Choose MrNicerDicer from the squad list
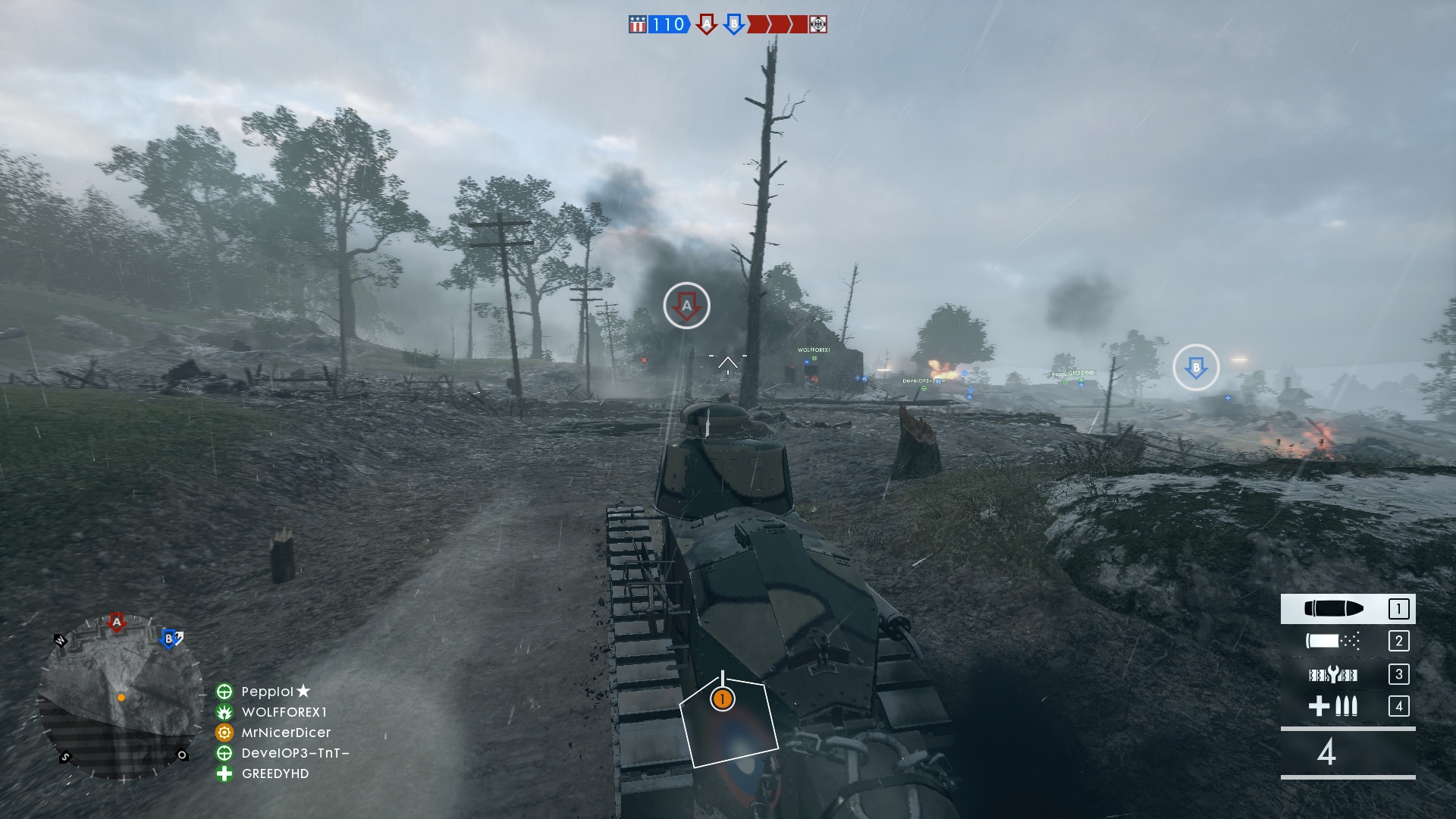 [x=285, y=733]
